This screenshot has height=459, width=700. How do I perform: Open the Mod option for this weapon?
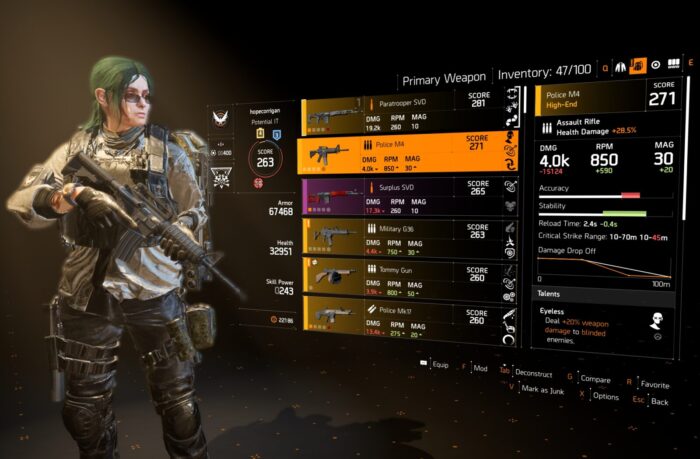pos(480,368)
